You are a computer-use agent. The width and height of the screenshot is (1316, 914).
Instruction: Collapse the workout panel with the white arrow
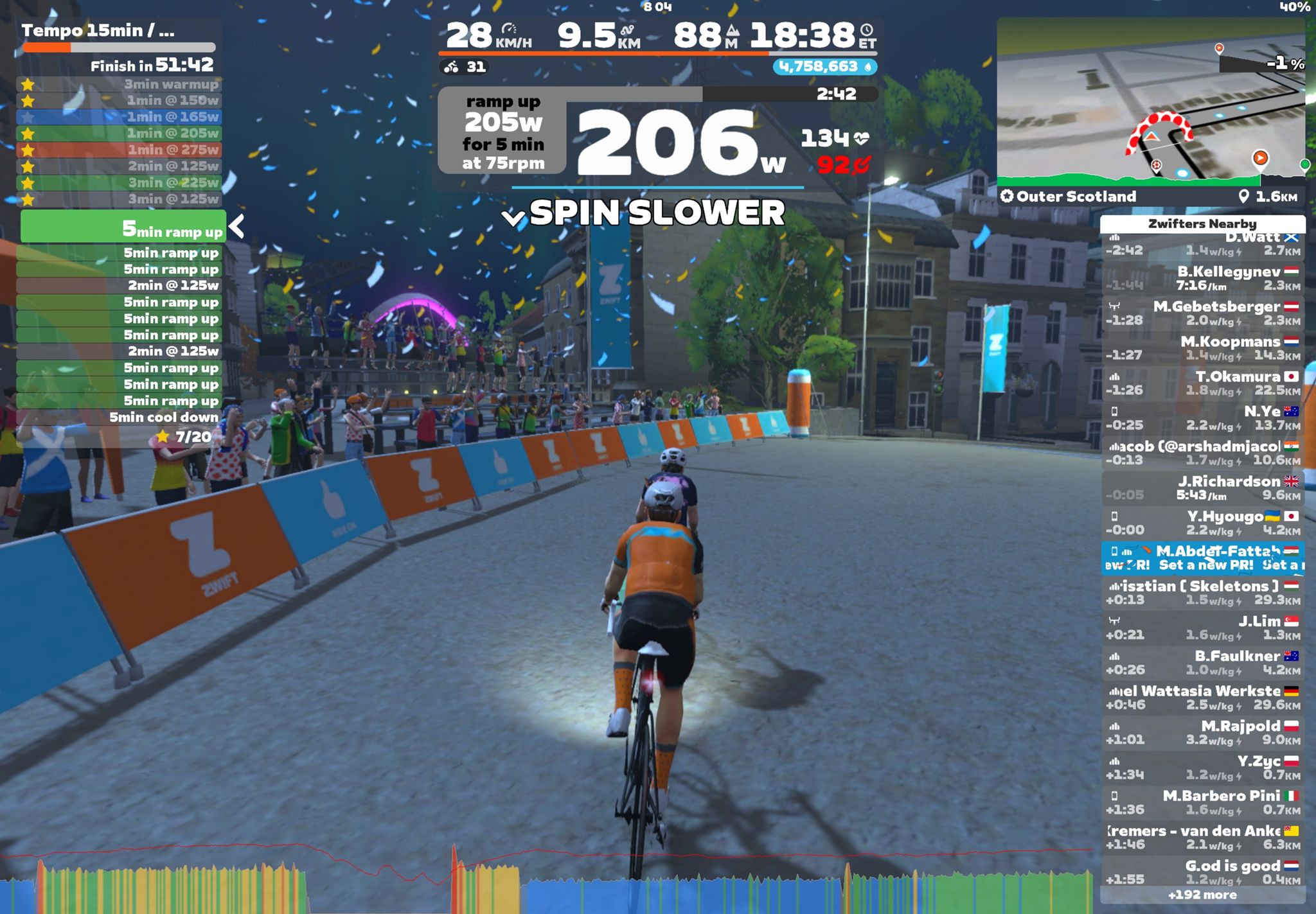tap(237, 226)
